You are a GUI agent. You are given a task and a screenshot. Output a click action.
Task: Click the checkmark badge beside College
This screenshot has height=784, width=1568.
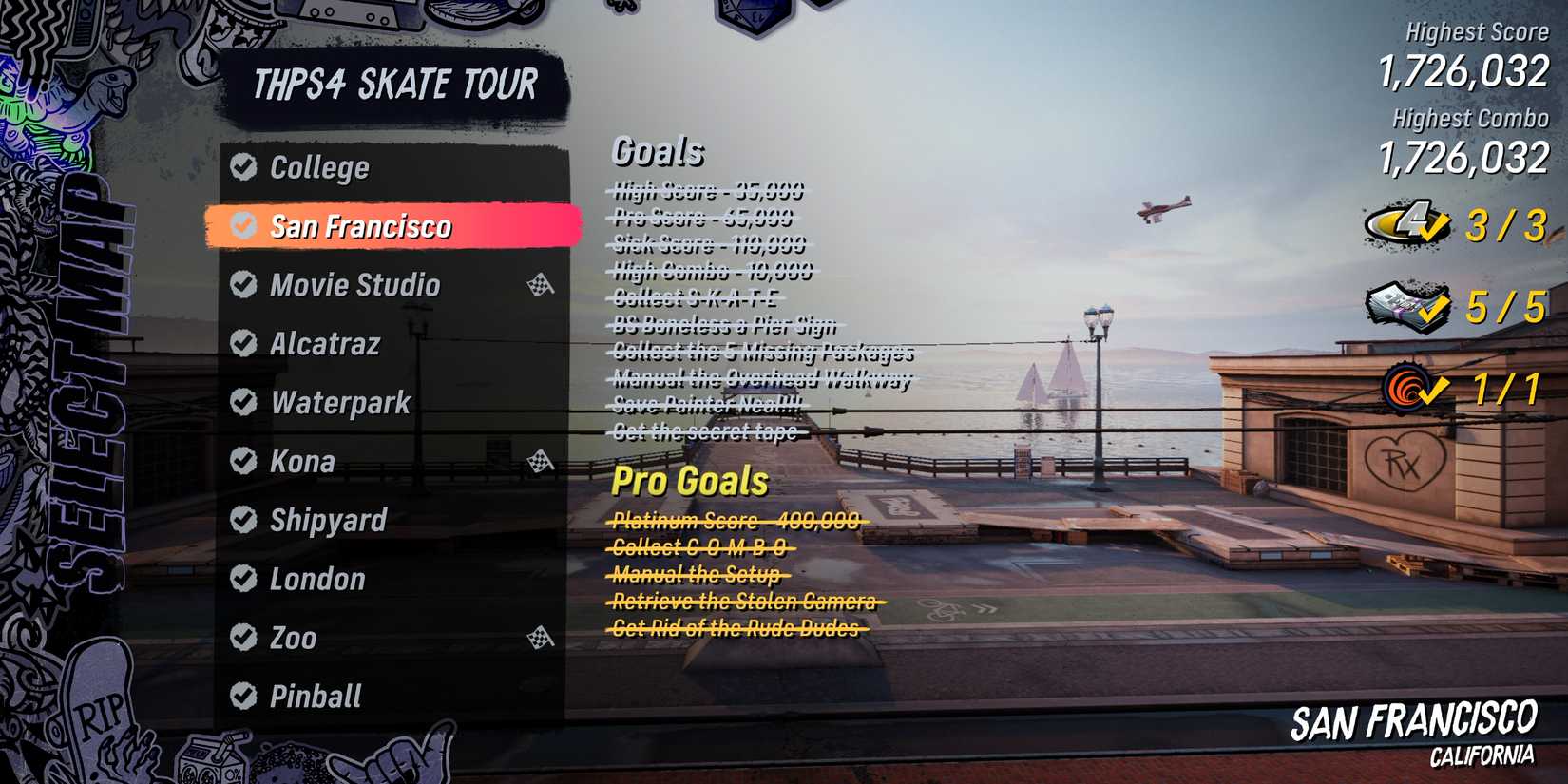[243, 167]
